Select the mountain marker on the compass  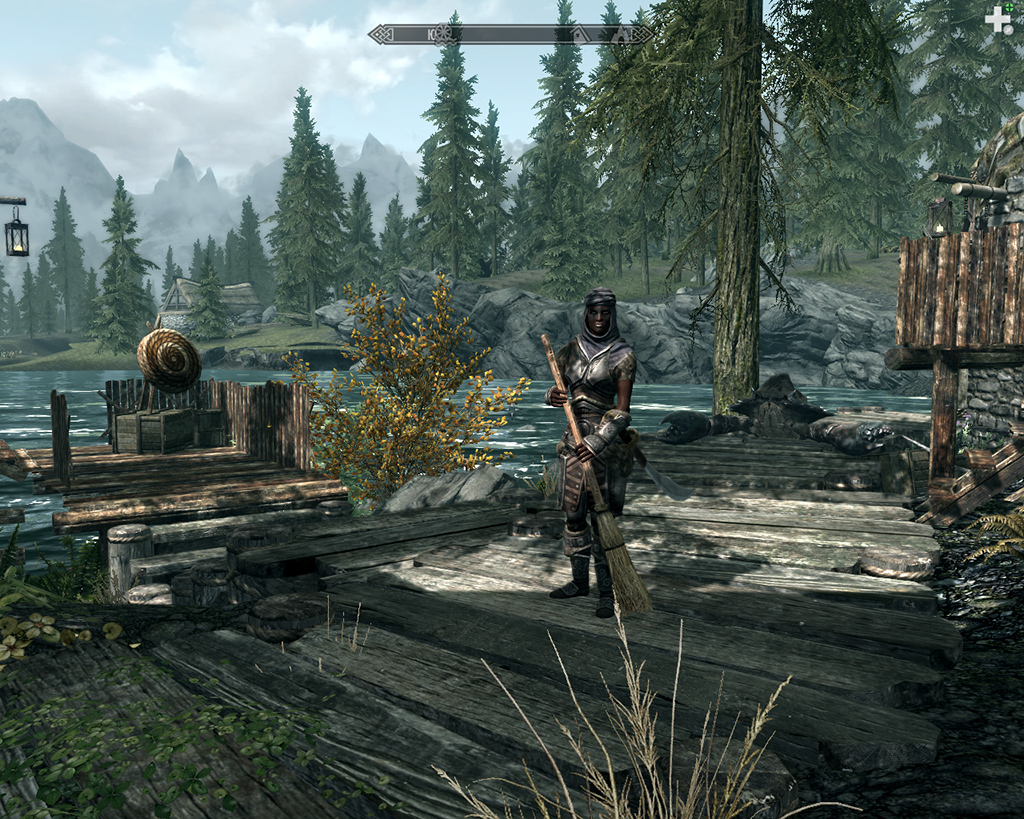point(620,35)
